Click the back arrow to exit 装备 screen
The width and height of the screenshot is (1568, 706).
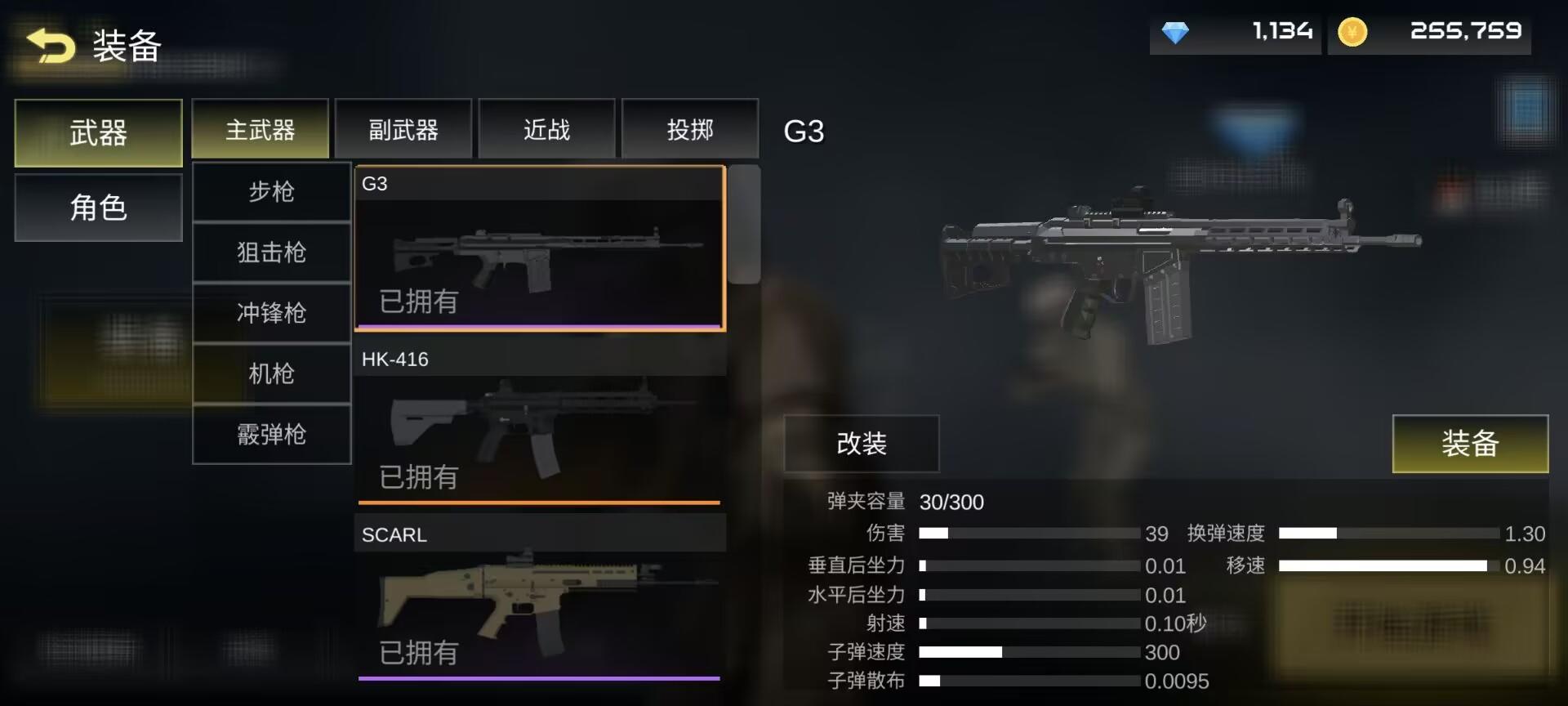(48, 47)
